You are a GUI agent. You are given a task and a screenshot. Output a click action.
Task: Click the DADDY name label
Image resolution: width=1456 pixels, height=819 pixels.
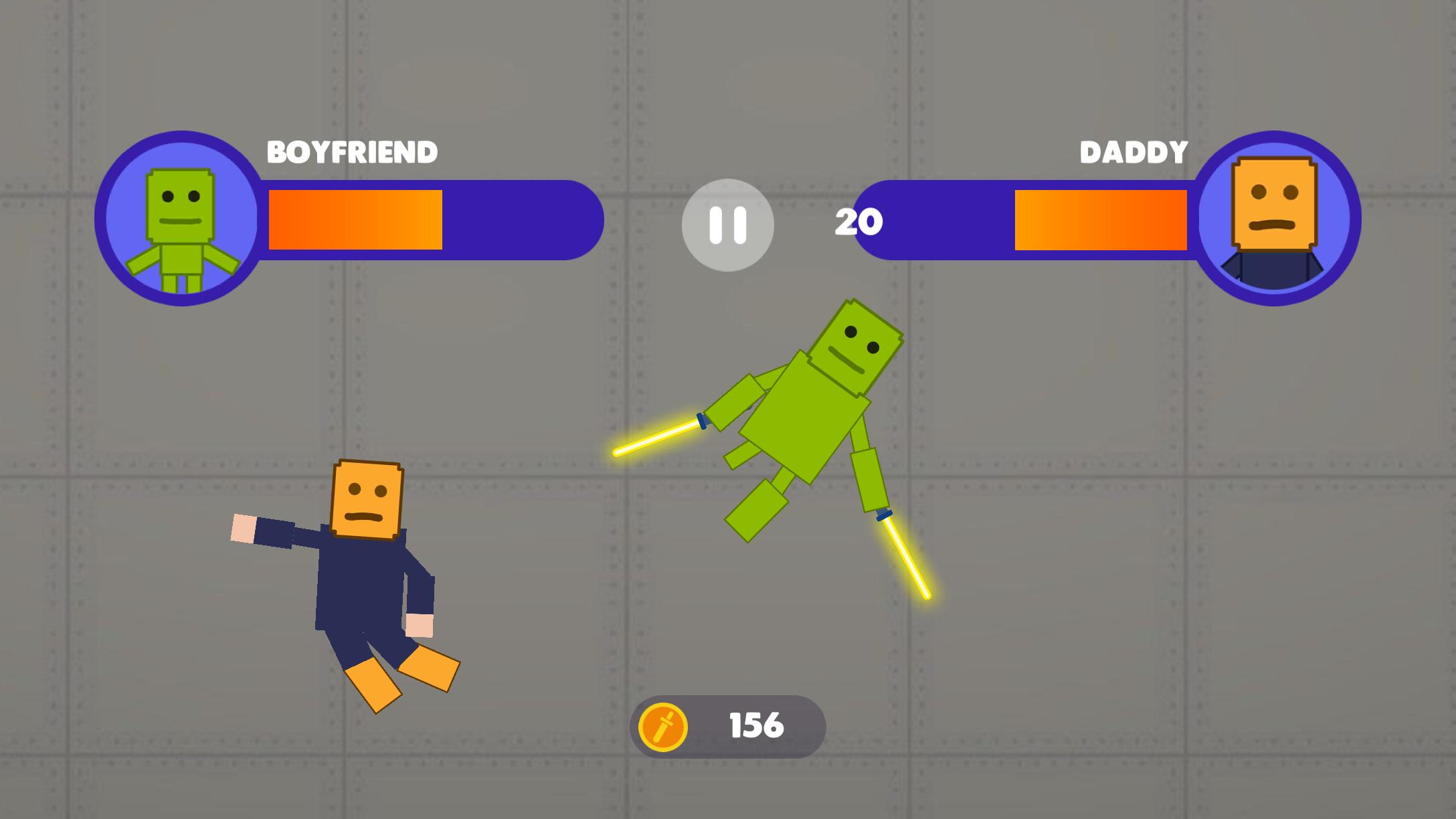[x=1133, y=152]
